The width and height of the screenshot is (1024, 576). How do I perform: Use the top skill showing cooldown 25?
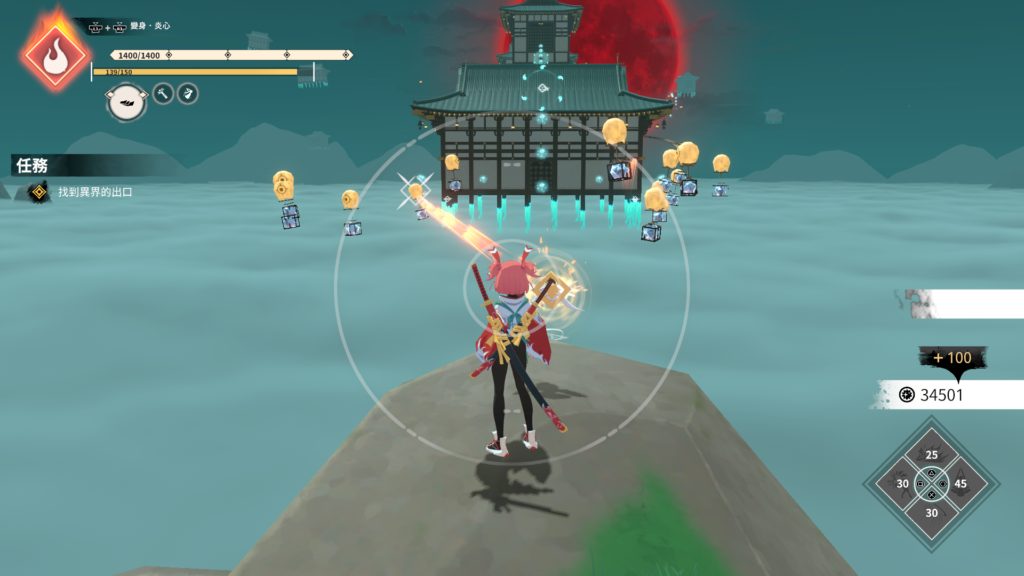(932, 457)
